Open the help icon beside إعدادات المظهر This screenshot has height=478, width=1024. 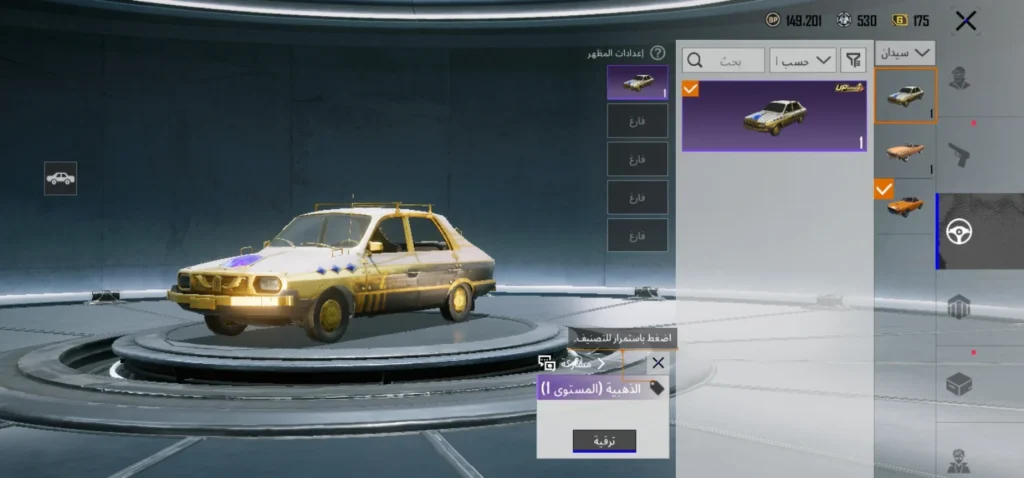click(657, 53)
